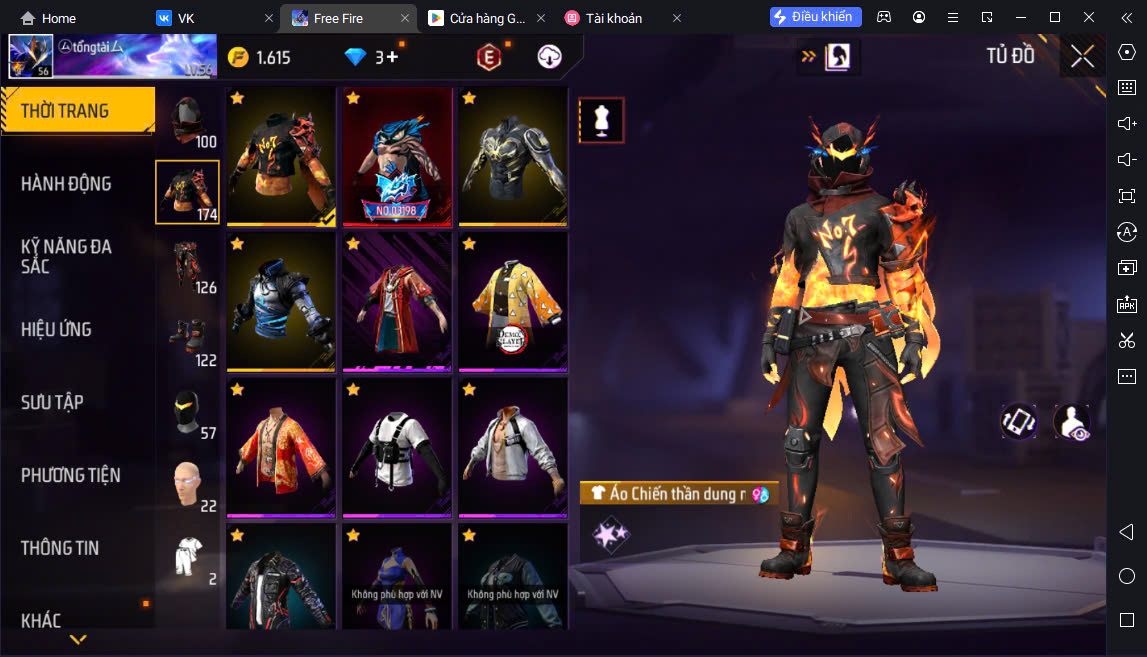Viewport: 1147px width, 657px height.
Task: Choose the SƯU TẬP category
Action: 52,402
